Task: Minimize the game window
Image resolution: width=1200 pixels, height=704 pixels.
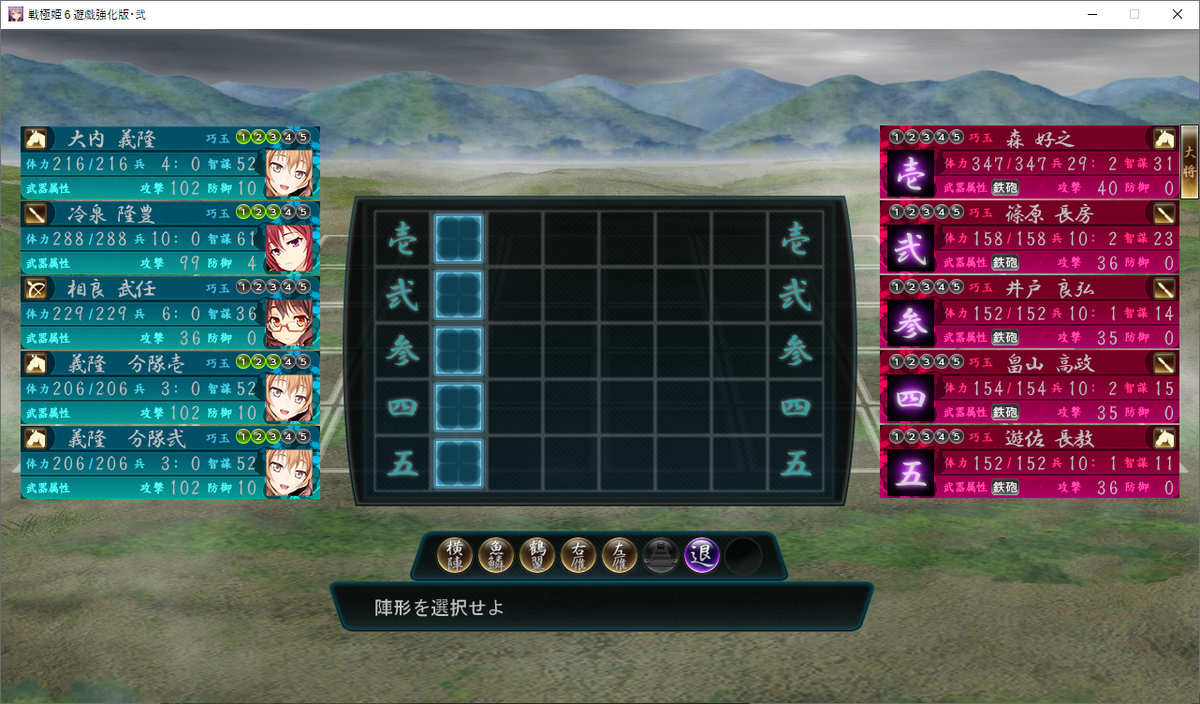Action: (x=1088, y=14)
